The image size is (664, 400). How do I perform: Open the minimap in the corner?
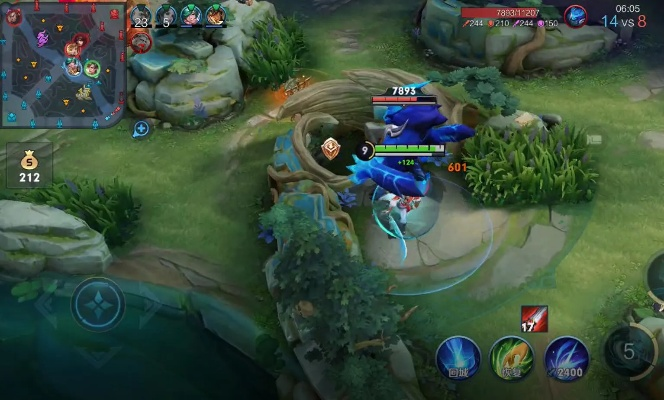pyautogui.click(x=63, y=60)
